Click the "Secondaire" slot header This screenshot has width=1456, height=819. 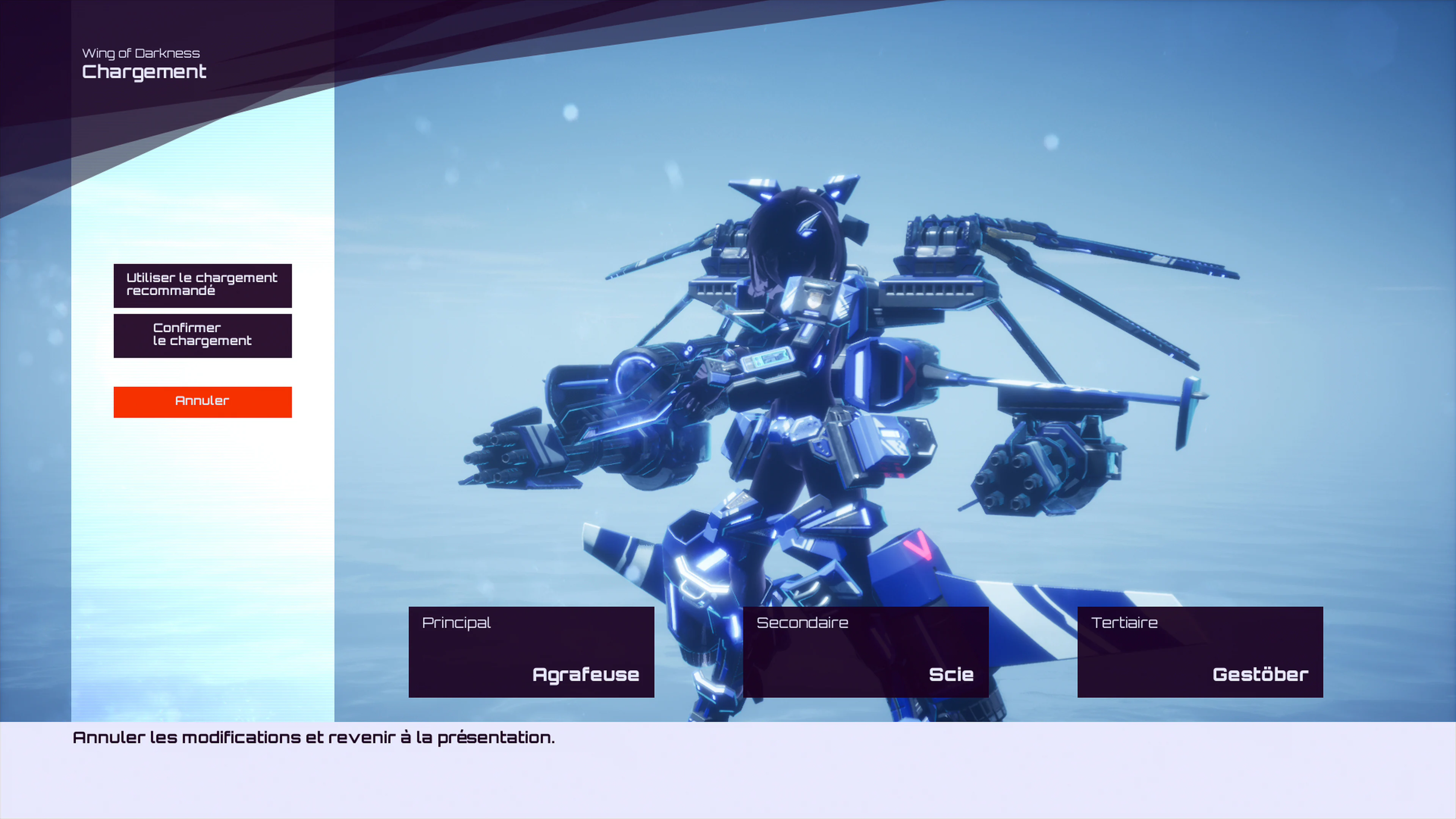click(x=802, y=622)
